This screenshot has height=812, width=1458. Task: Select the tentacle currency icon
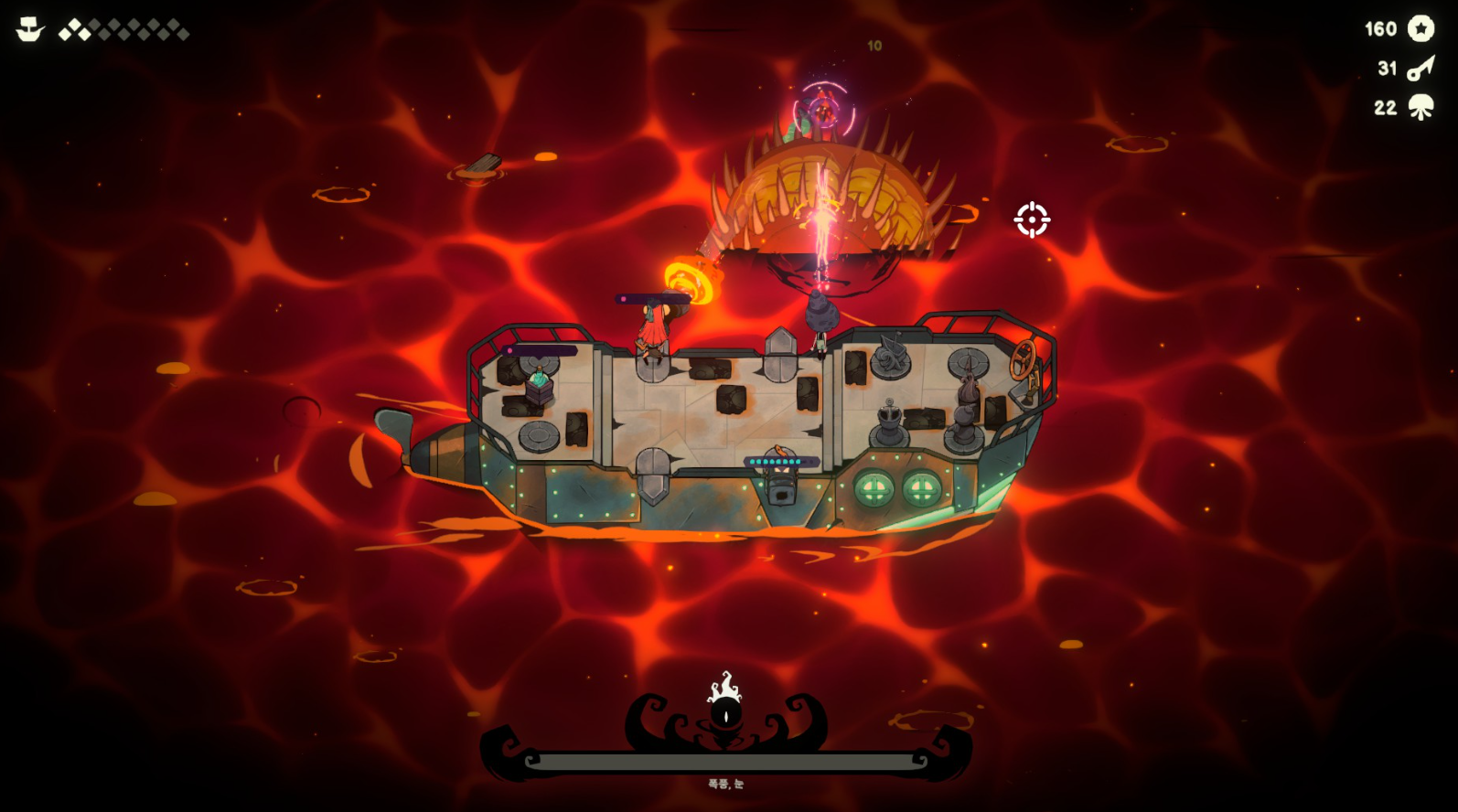1420,108
